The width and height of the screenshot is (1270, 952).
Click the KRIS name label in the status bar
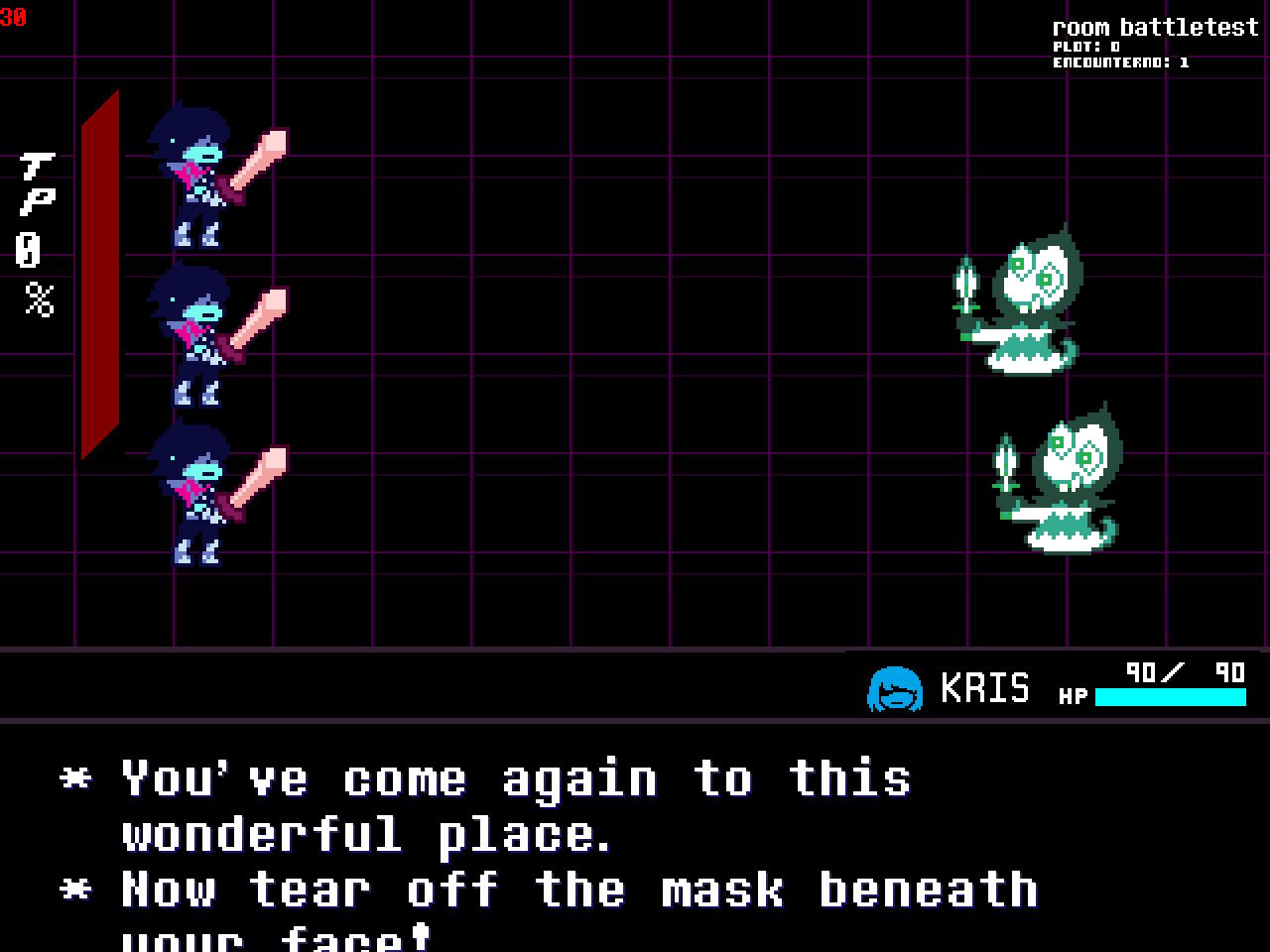point(987,686)
